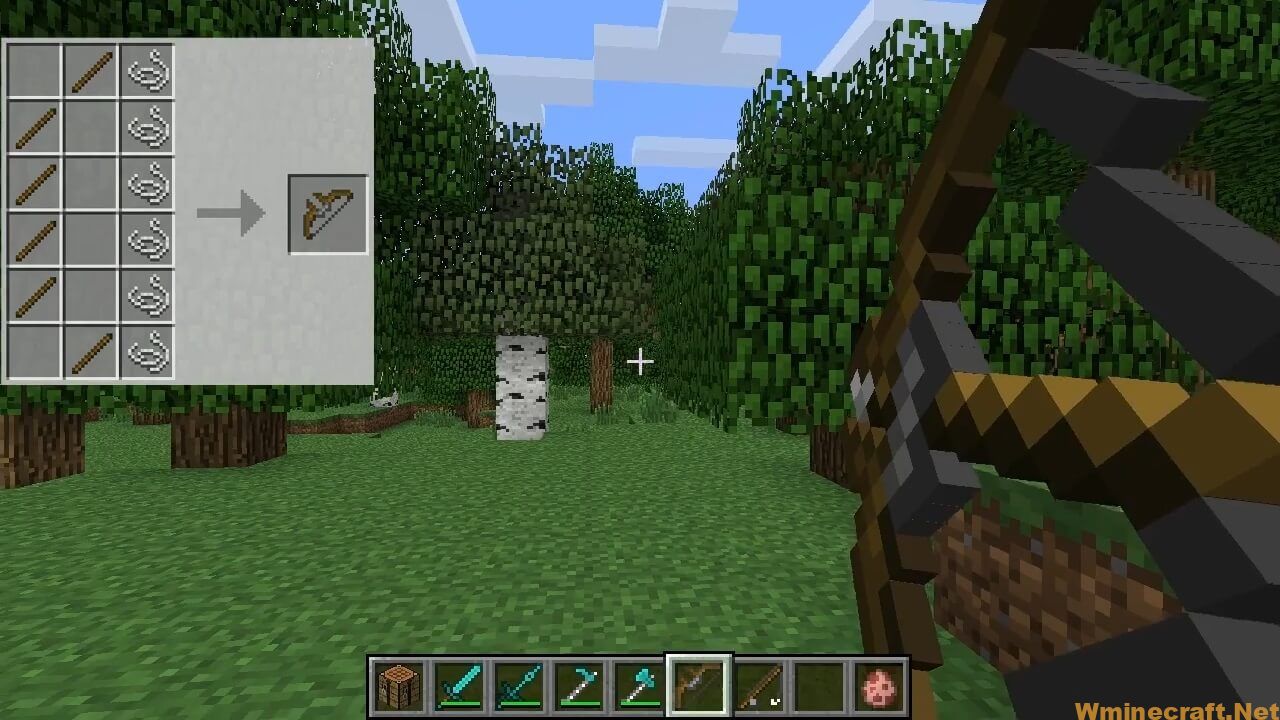1280x720 pixels.
Task: Select the fishing rod in the hotbar
Action: pyautogui.click(x=758, y=688)
